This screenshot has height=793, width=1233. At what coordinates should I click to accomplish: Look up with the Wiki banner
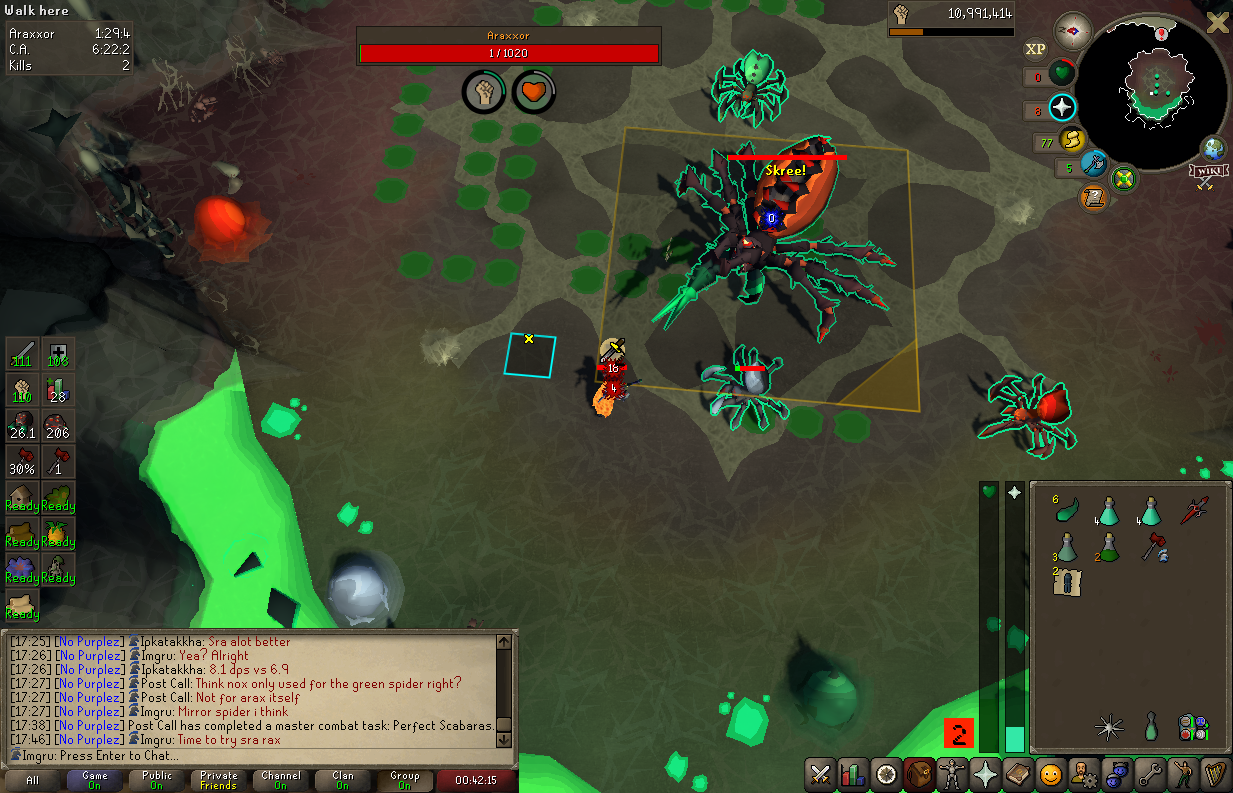point(1208,175)
